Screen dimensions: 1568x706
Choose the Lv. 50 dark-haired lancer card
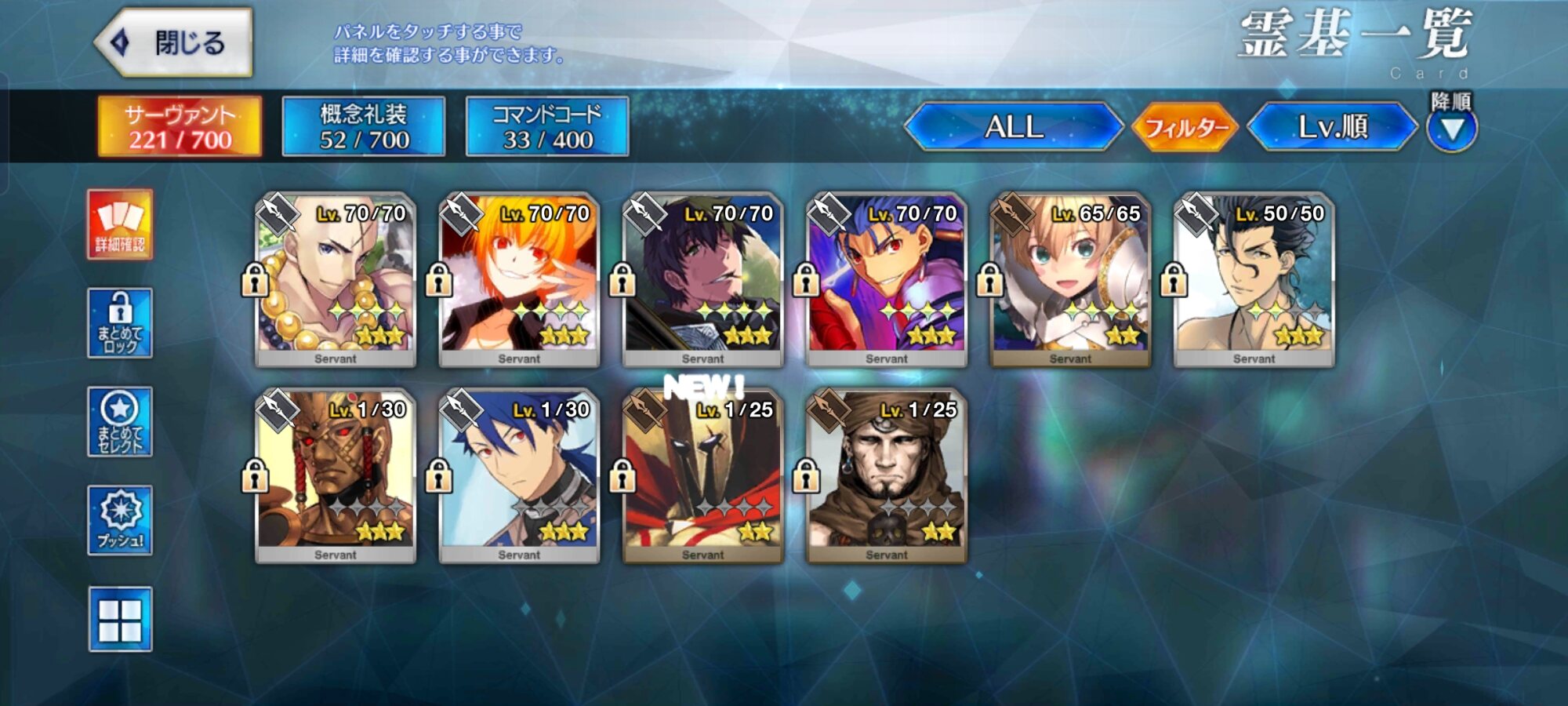[1254, 279]
